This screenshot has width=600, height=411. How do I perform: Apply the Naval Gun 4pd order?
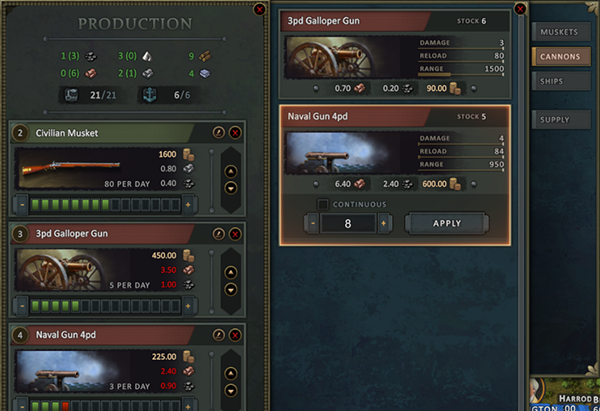(448, 223)
